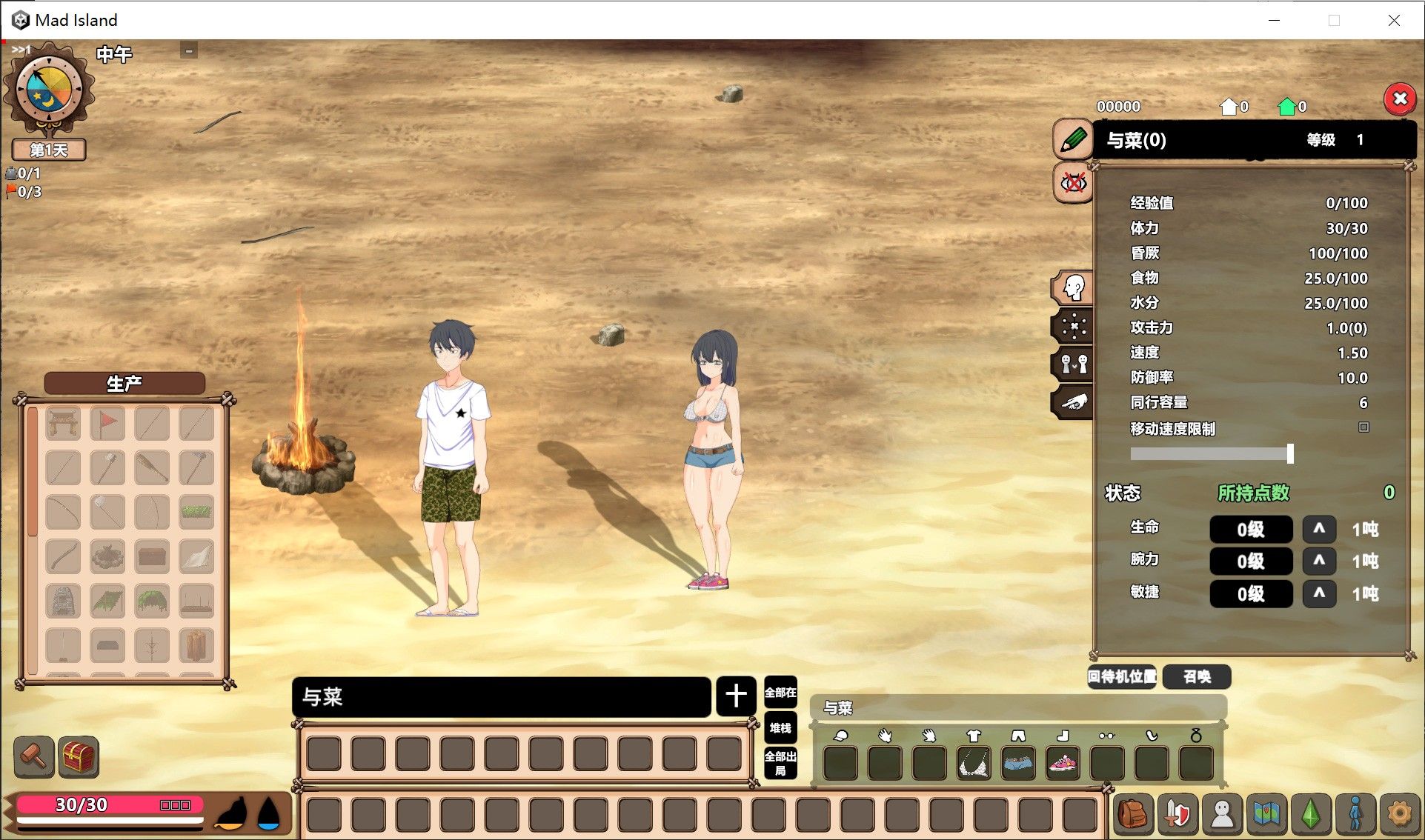1425x840 pixels.
Task: Click the hammer build button
Action: click(34, 756)
